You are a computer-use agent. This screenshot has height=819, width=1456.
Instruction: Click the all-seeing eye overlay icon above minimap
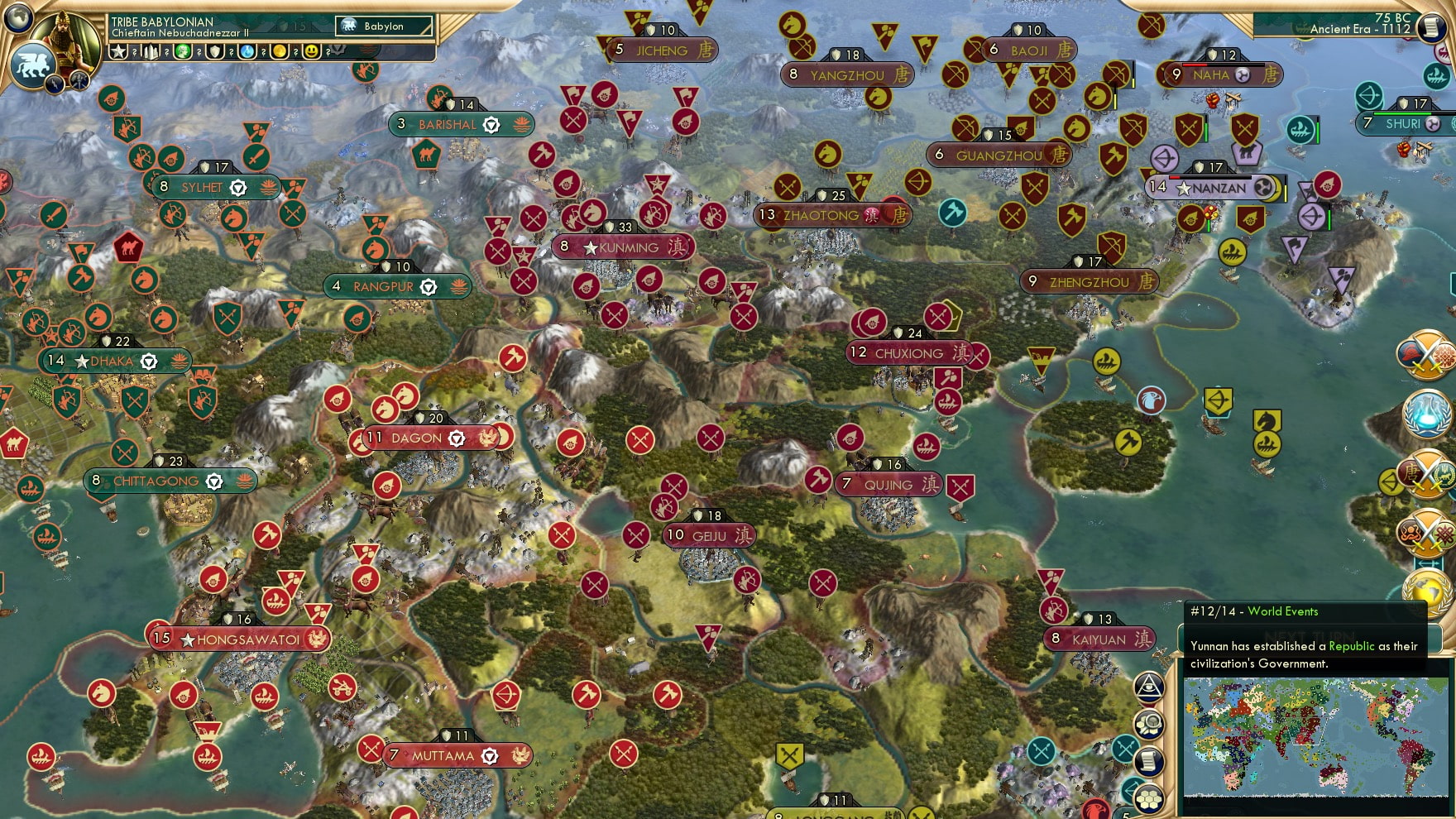[1149, 687]
